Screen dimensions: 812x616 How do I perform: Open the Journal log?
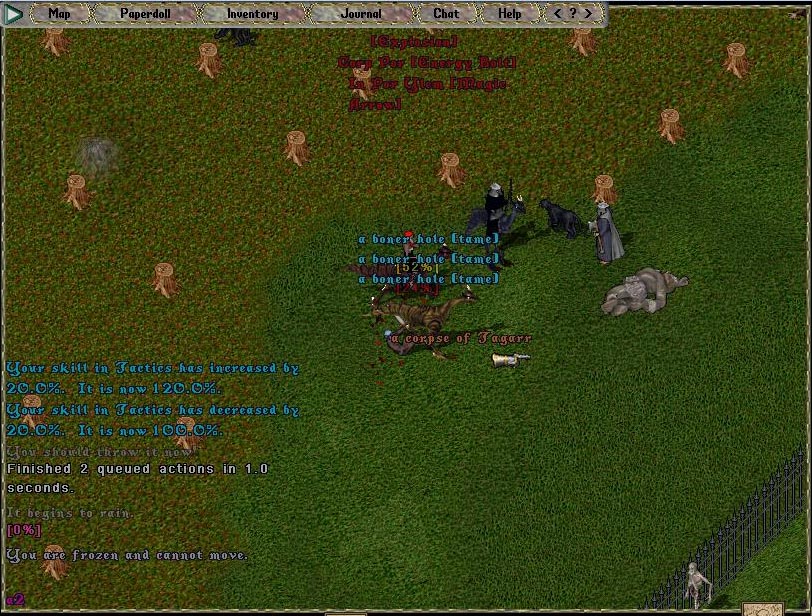click(360, 14)
